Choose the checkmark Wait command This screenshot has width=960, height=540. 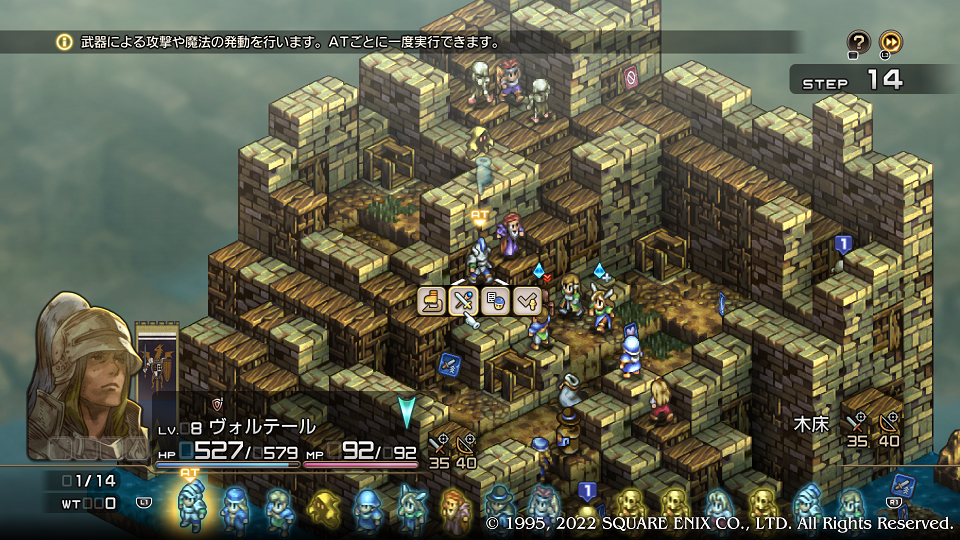526,300
